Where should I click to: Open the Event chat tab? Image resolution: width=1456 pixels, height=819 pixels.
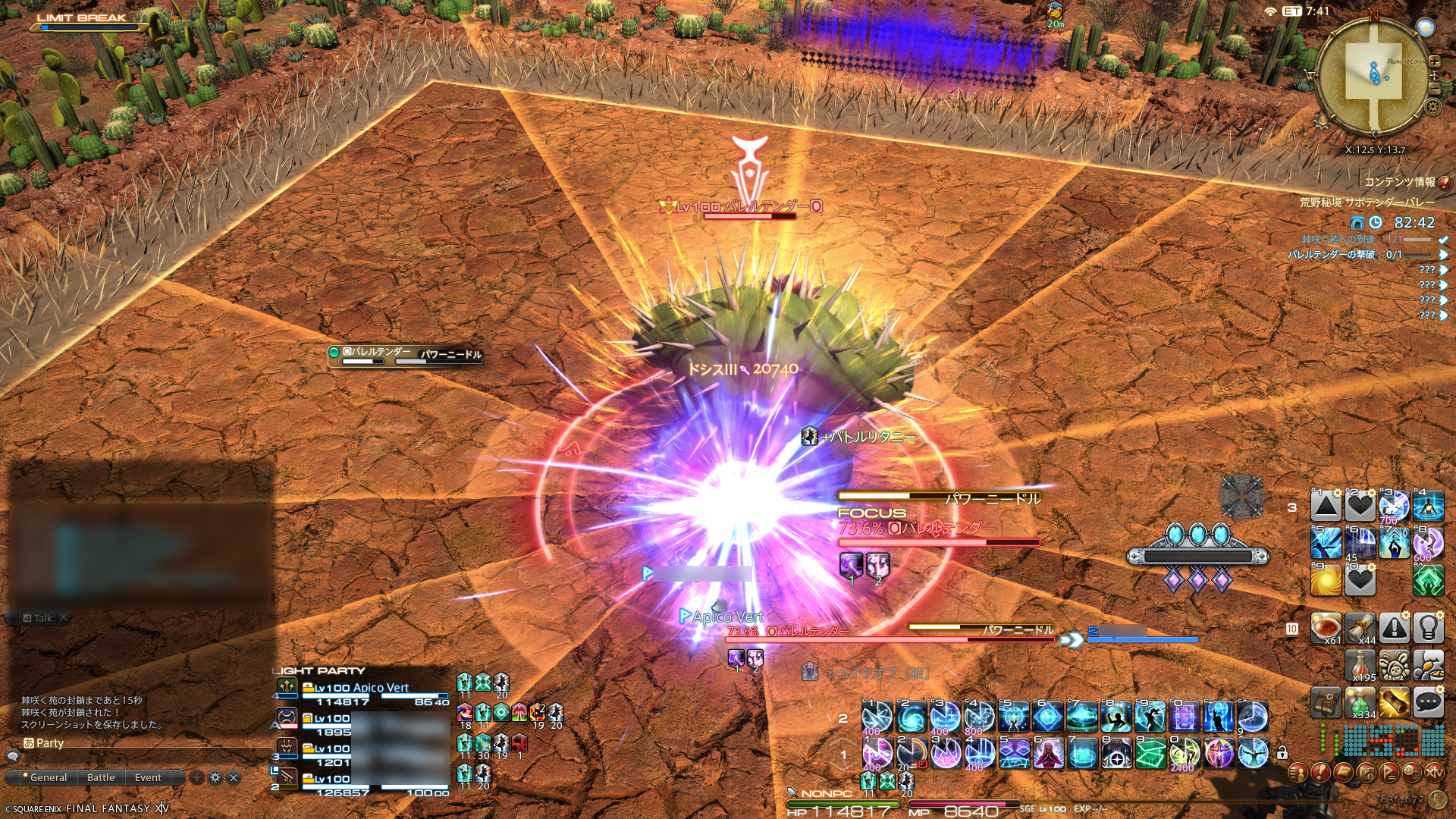click(148, 777)
